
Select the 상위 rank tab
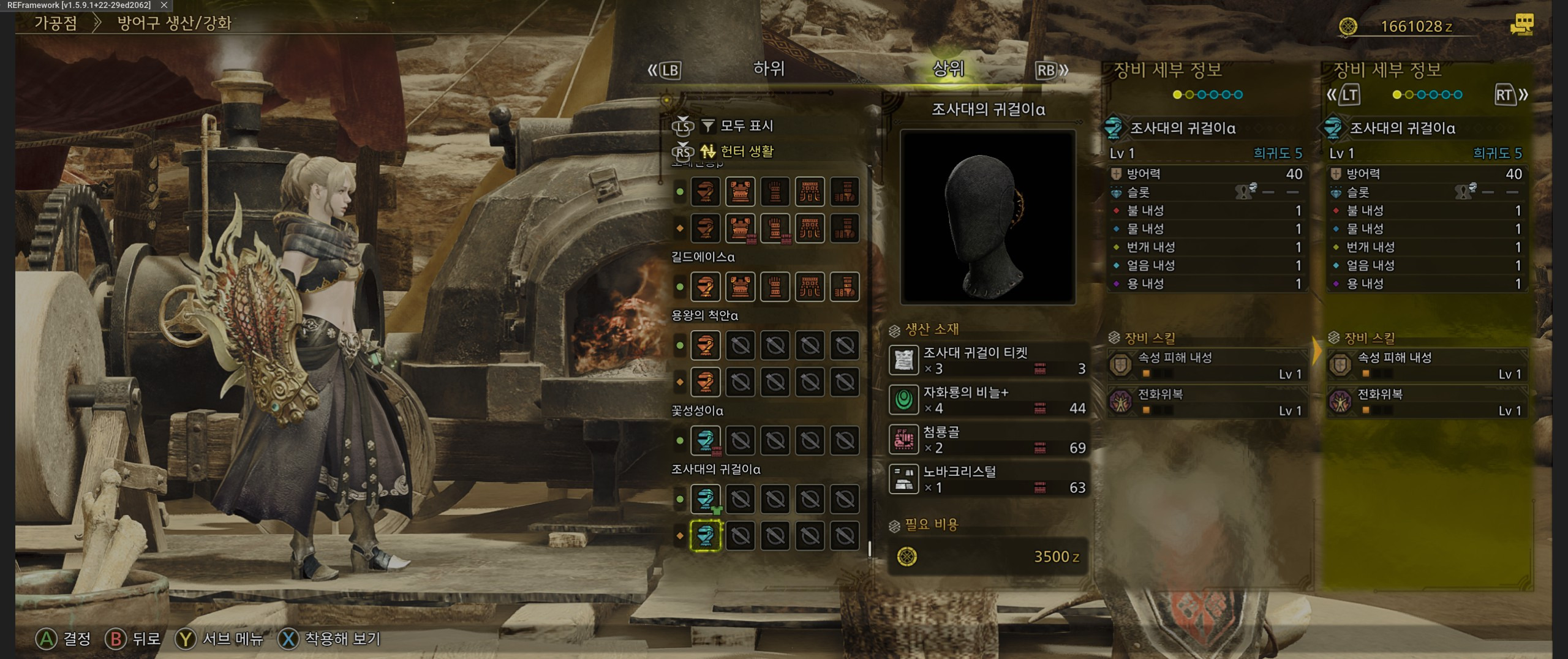[x=948, y=69]
